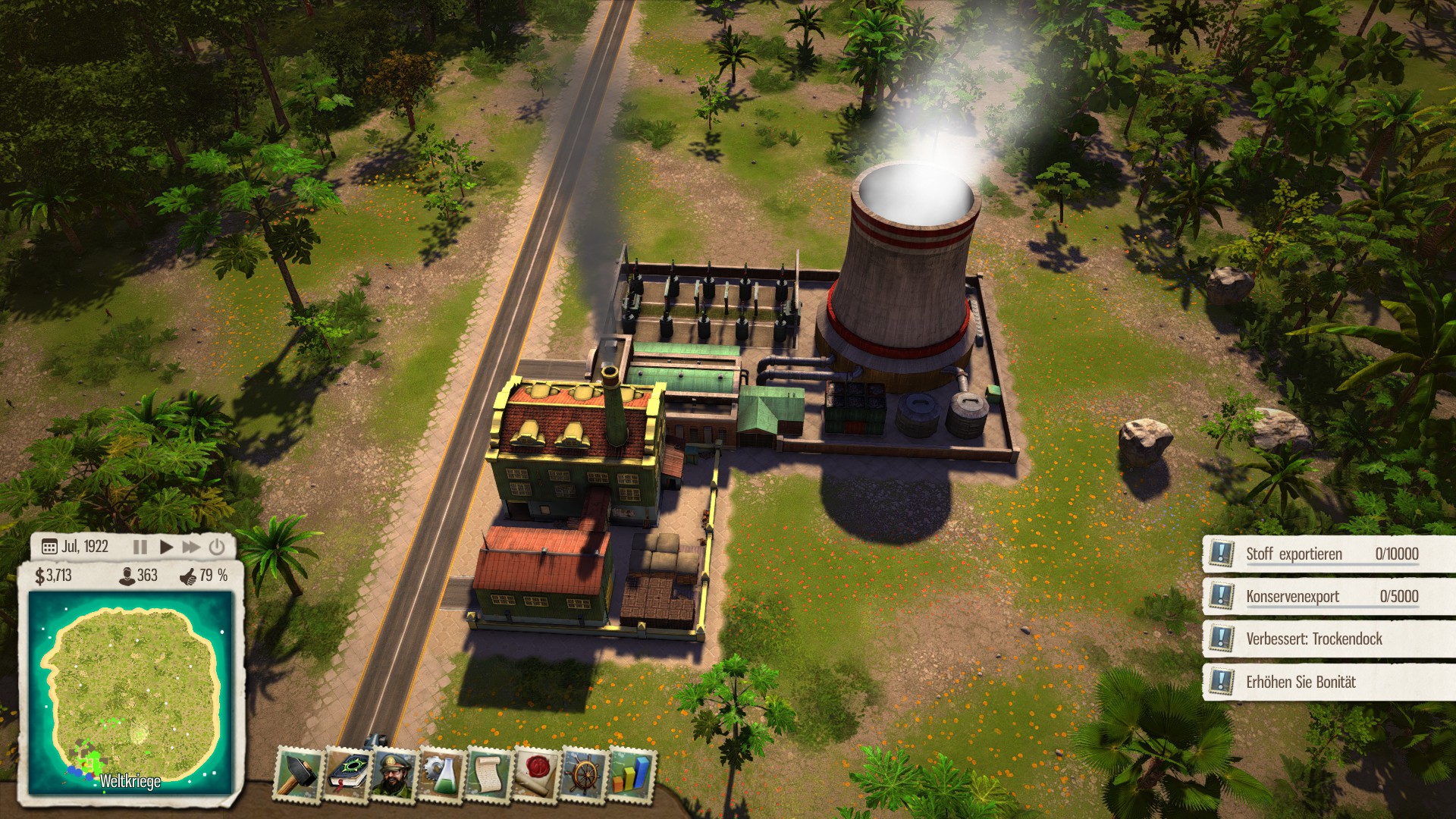Click the calendar date icon

[x=49, y=547]
